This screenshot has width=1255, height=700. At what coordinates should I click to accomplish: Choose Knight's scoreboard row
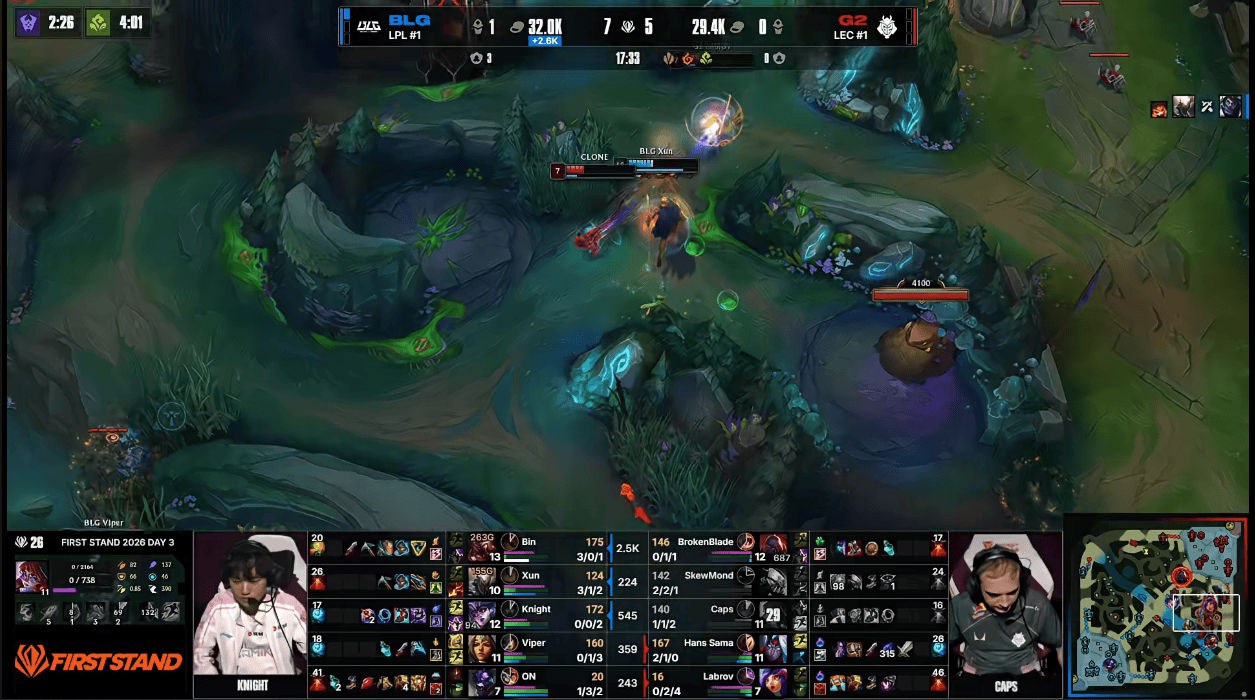click(528, 615)
